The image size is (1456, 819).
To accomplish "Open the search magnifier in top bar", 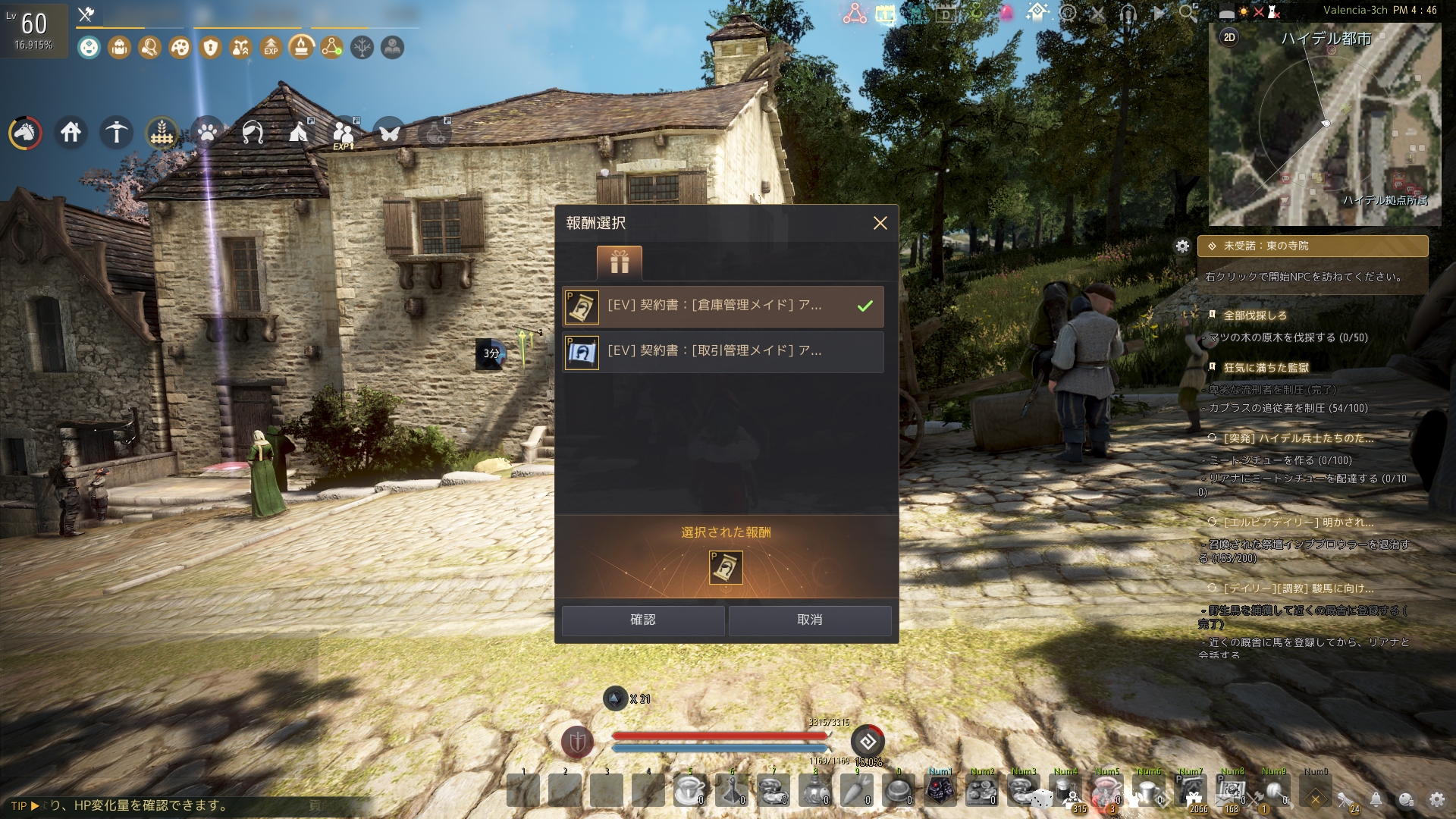I will coord(1188,13).
